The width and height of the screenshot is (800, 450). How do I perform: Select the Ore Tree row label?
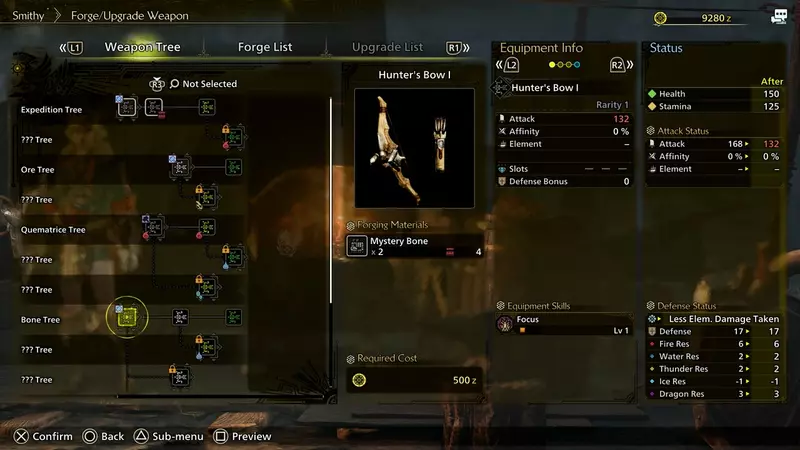pos(38,170)
